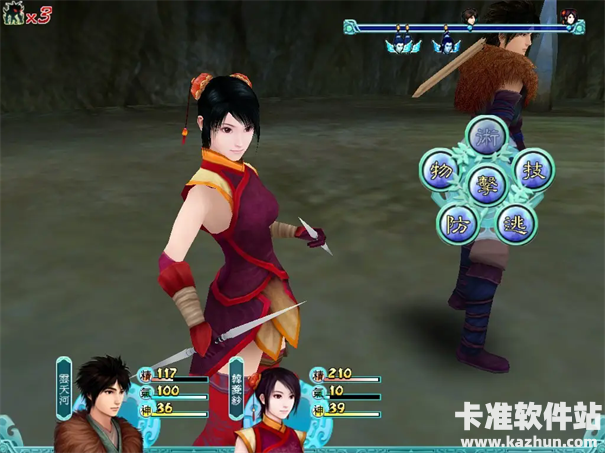Open the 物 item command
Image resolution: width=605 pixels, height=453 pixels.
[440, 169]
